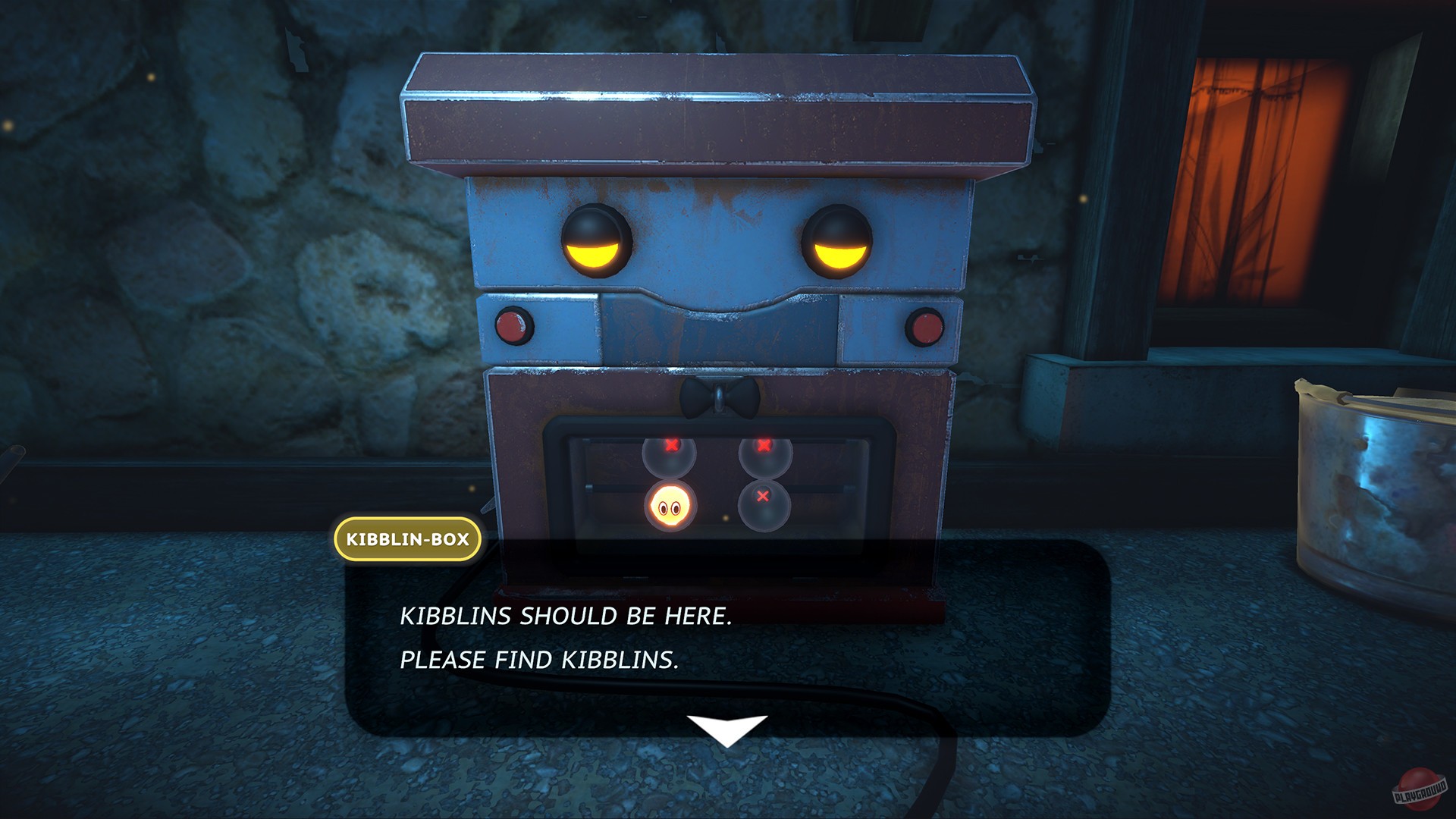Click the glowing half-lit eye indicator bar
Viewport: 1456px width, 819px height.
(x=594, y=254)
